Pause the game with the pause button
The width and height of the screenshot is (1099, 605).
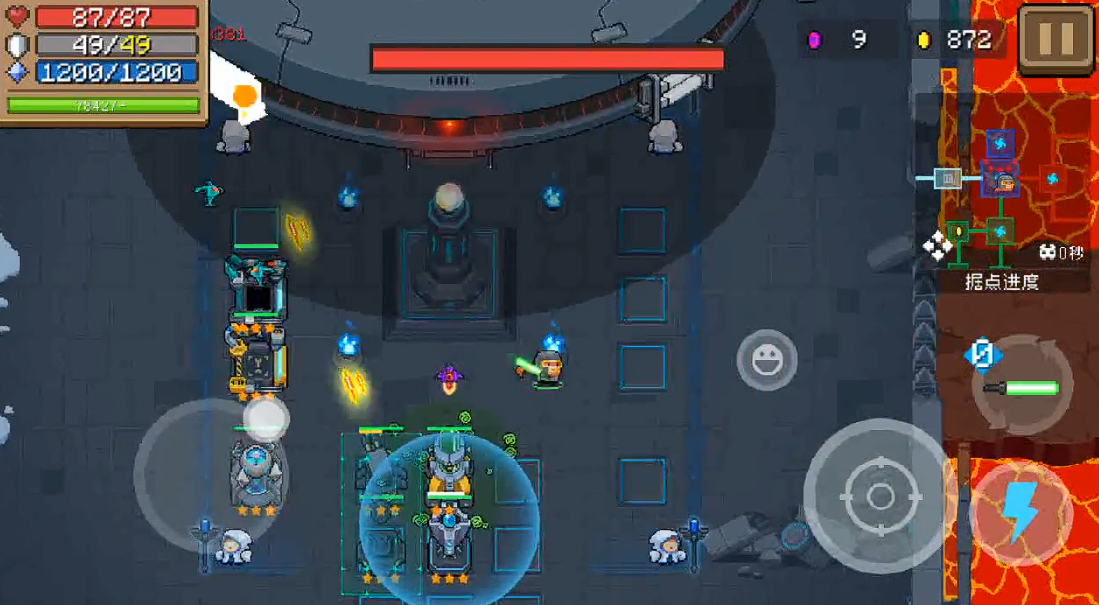1057,39
